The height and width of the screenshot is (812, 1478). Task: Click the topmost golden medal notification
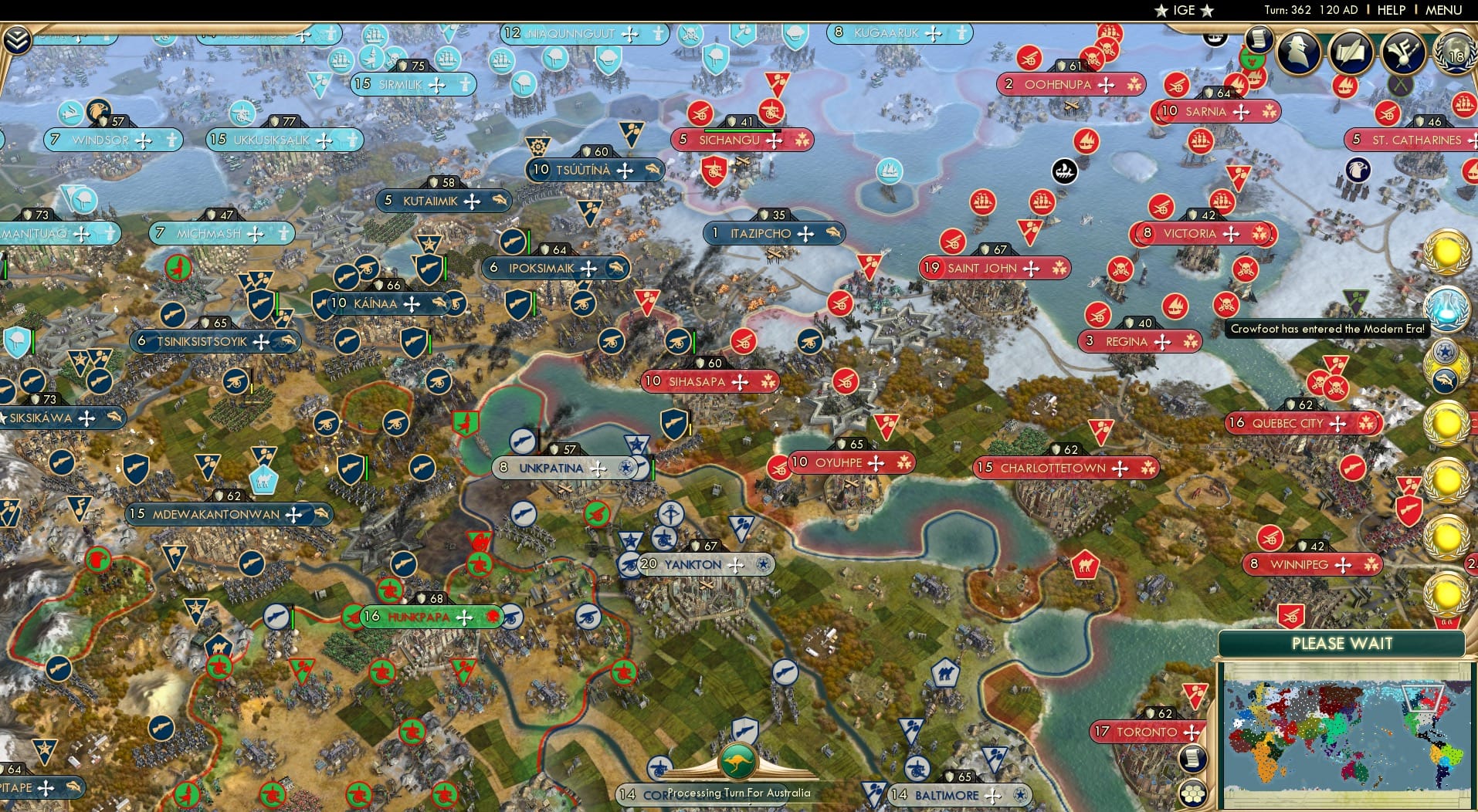click(x=1446, y=252)
